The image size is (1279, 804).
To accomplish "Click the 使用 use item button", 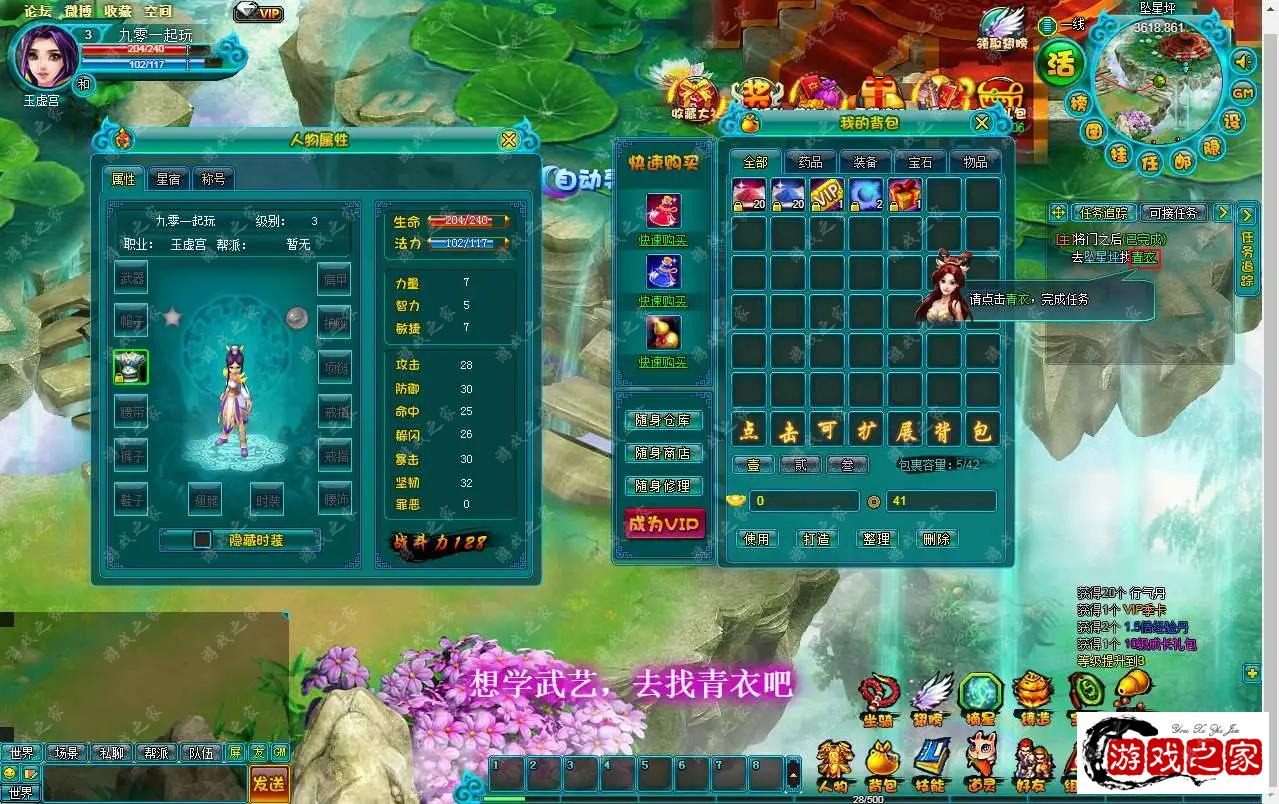I will [756, 539].
